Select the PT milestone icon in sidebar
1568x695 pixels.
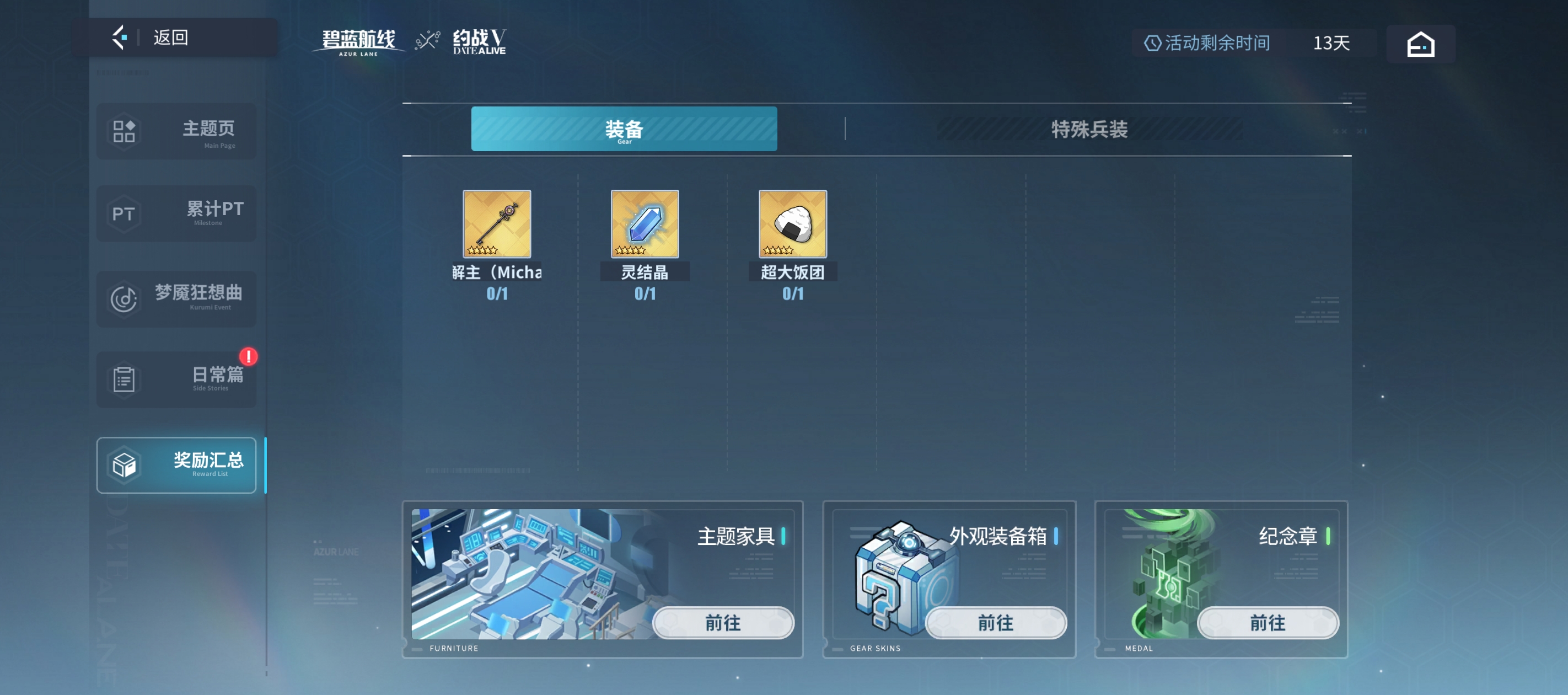point(123,214)
